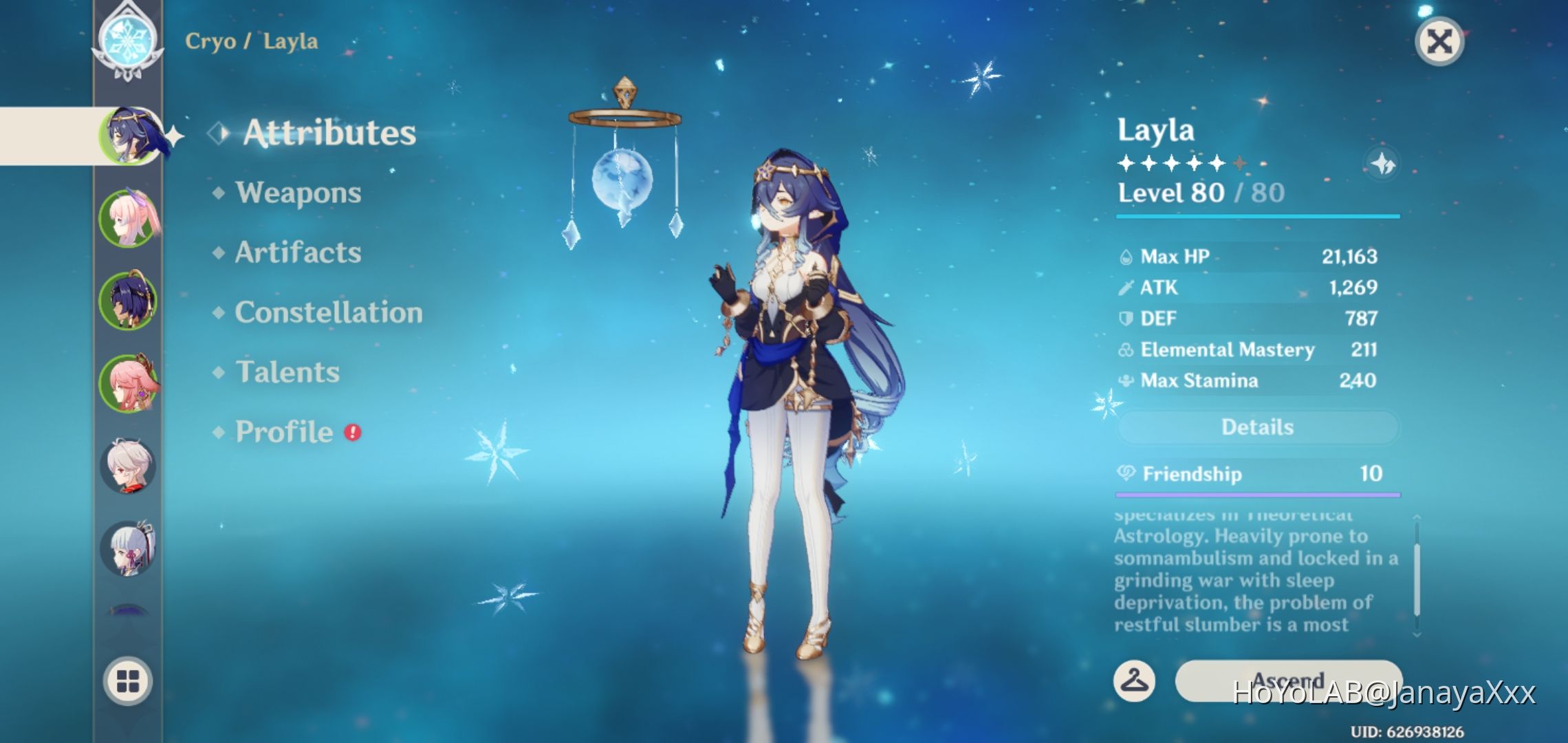Open the Artifacts section
This screenshot has height=743, width=1568.
click(x=296, y=253)
